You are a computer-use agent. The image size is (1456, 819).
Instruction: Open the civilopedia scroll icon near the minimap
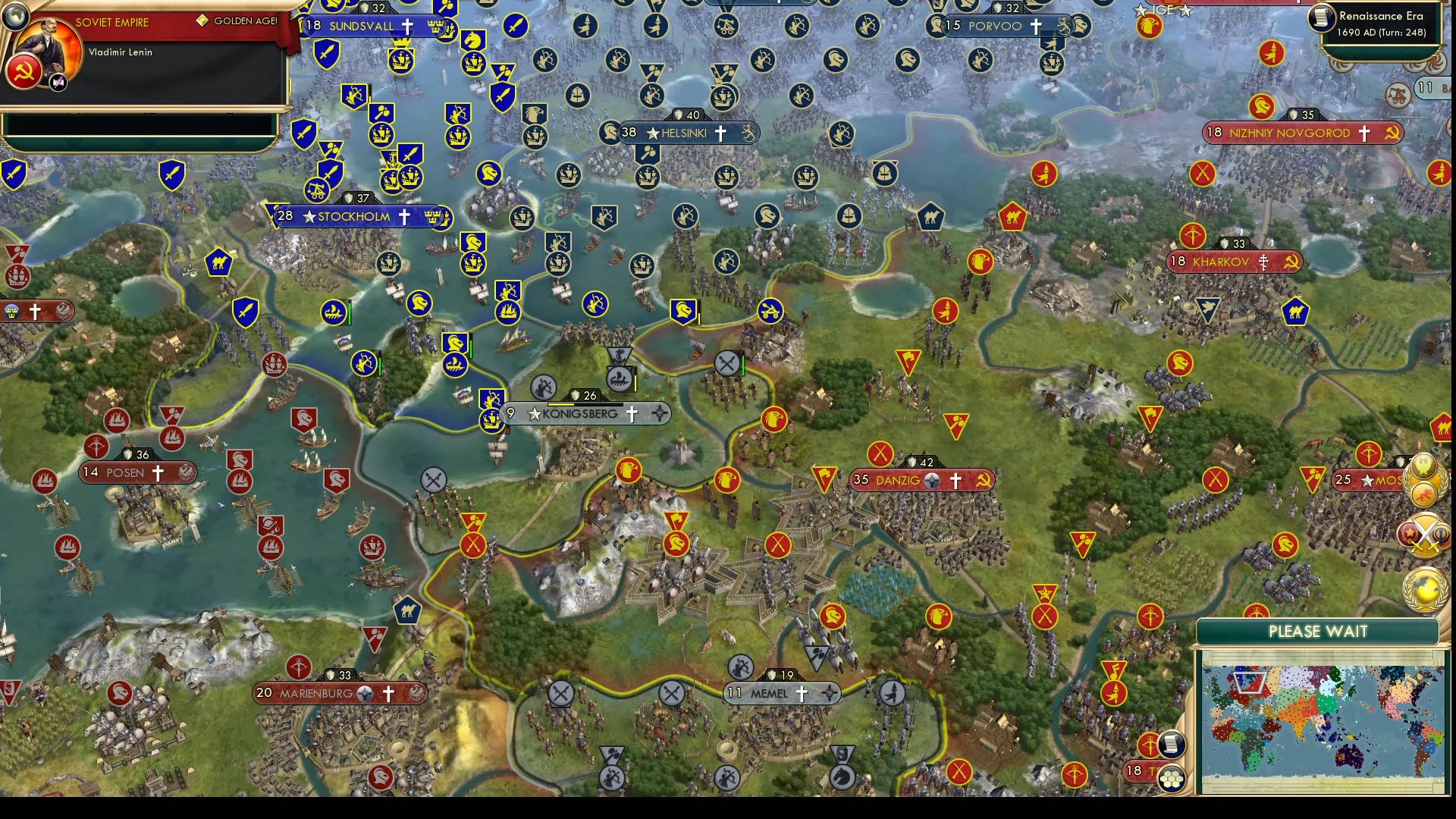(1172, 745)
